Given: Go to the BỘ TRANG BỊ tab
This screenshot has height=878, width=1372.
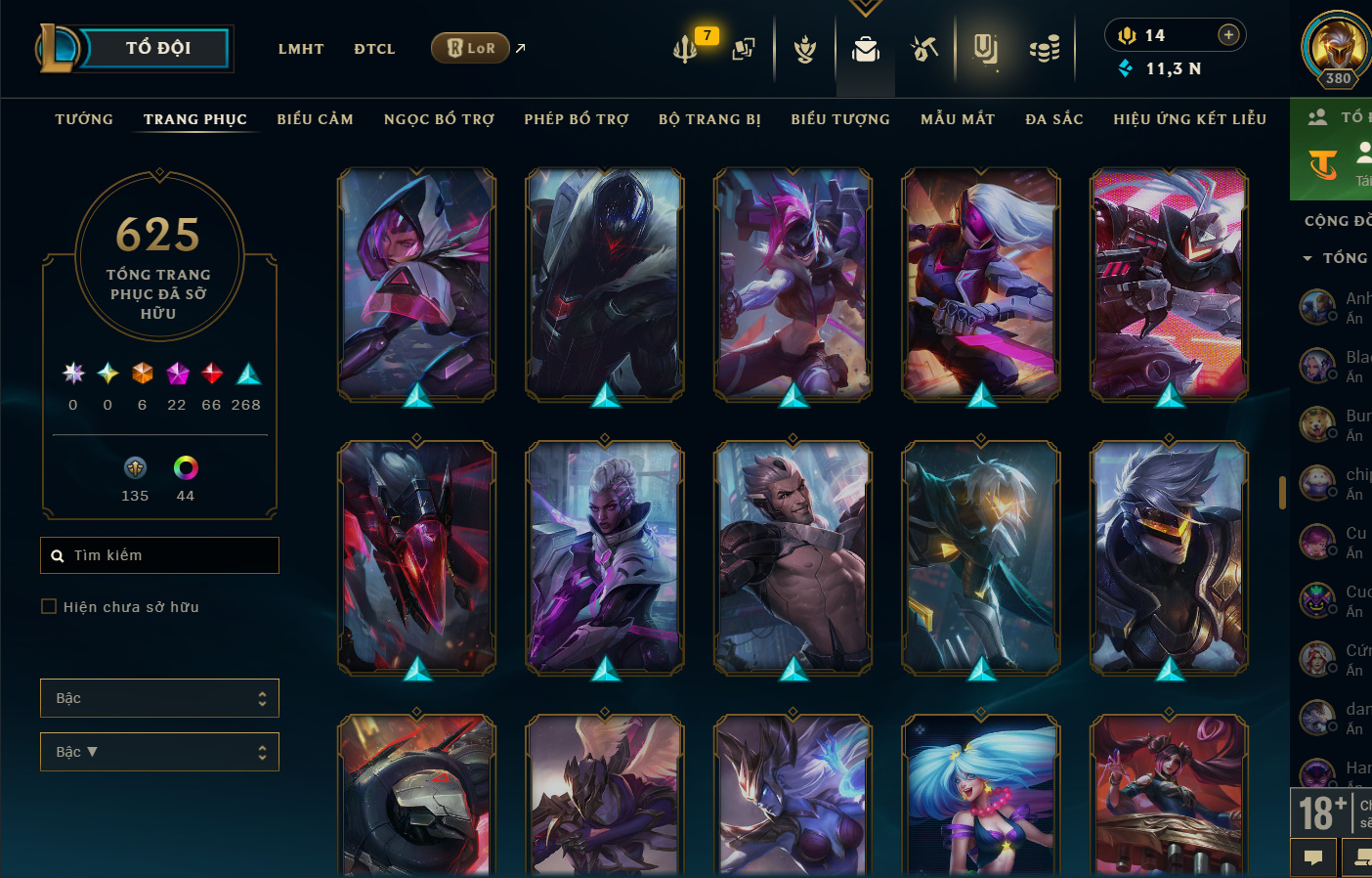Looking at the screenshot, I should point(709,119).
